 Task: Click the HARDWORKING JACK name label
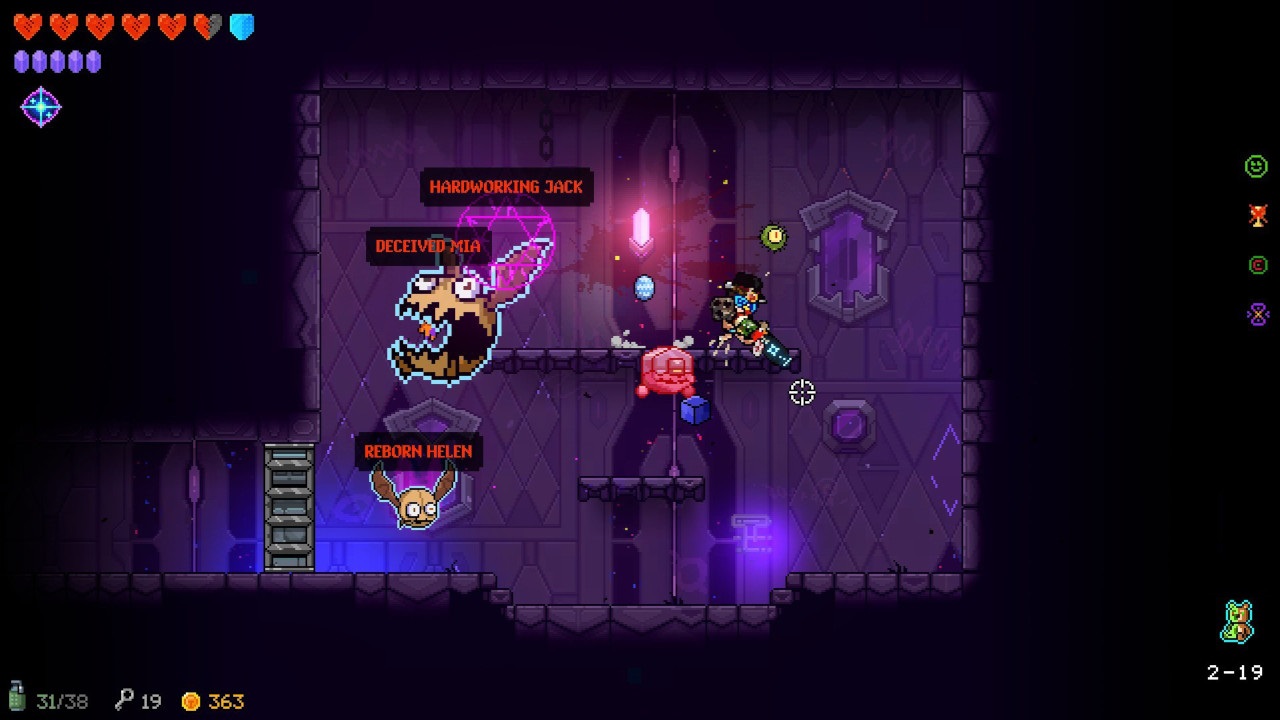(507, 186)
